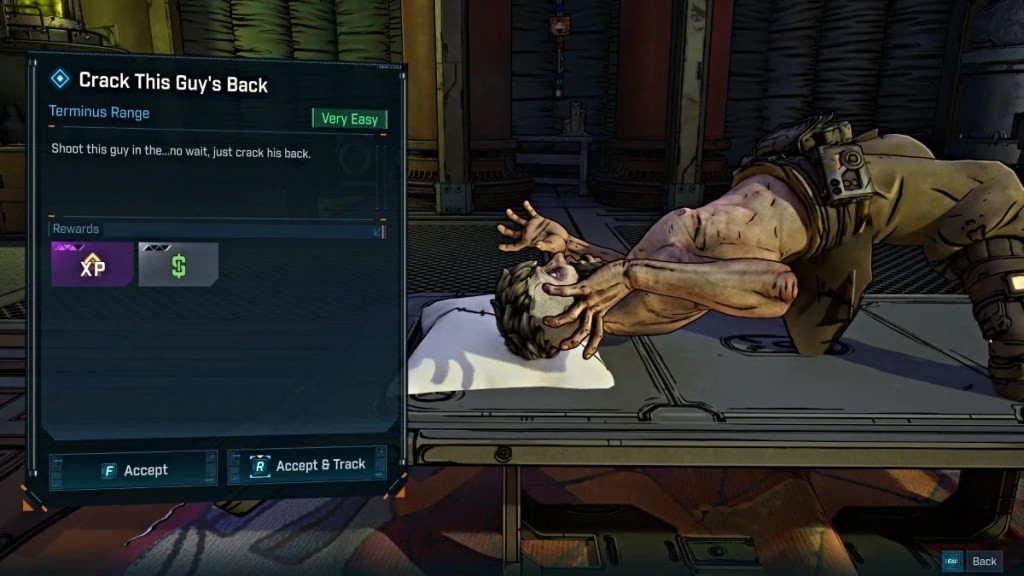Screen dimensions: 1024x576
Task: Choose Accept & Track for the mission
Action: [x=307, y=466]
